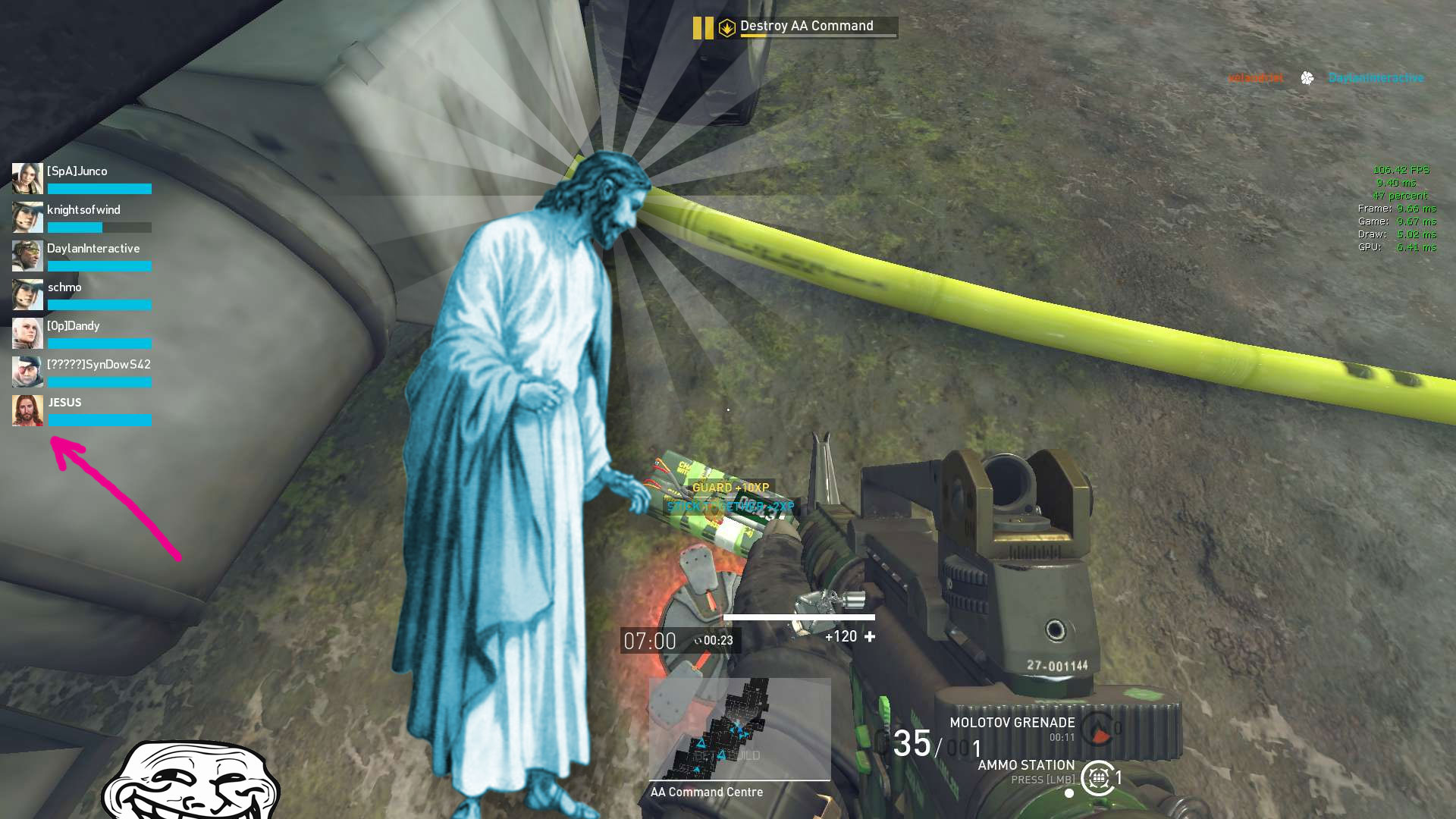This screenshot has height=819, width=1456.
Task: Select the JESUS player portrait
Action: (x=27, y=411)
